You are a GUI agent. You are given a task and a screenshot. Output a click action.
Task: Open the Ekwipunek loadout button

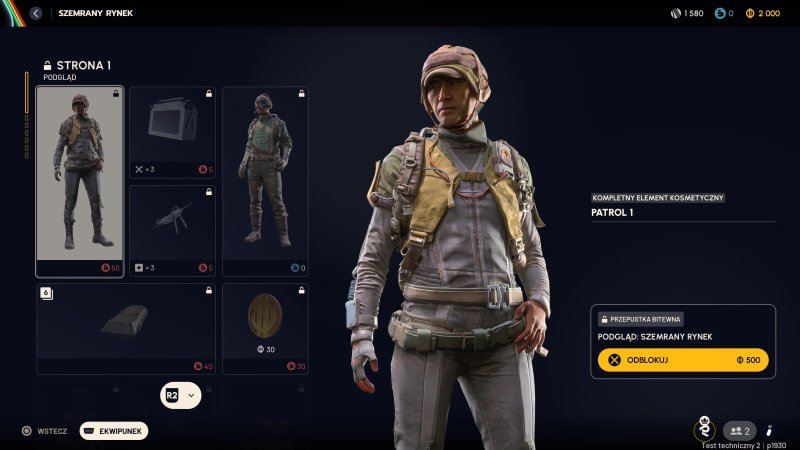click(x=115, y=431)
